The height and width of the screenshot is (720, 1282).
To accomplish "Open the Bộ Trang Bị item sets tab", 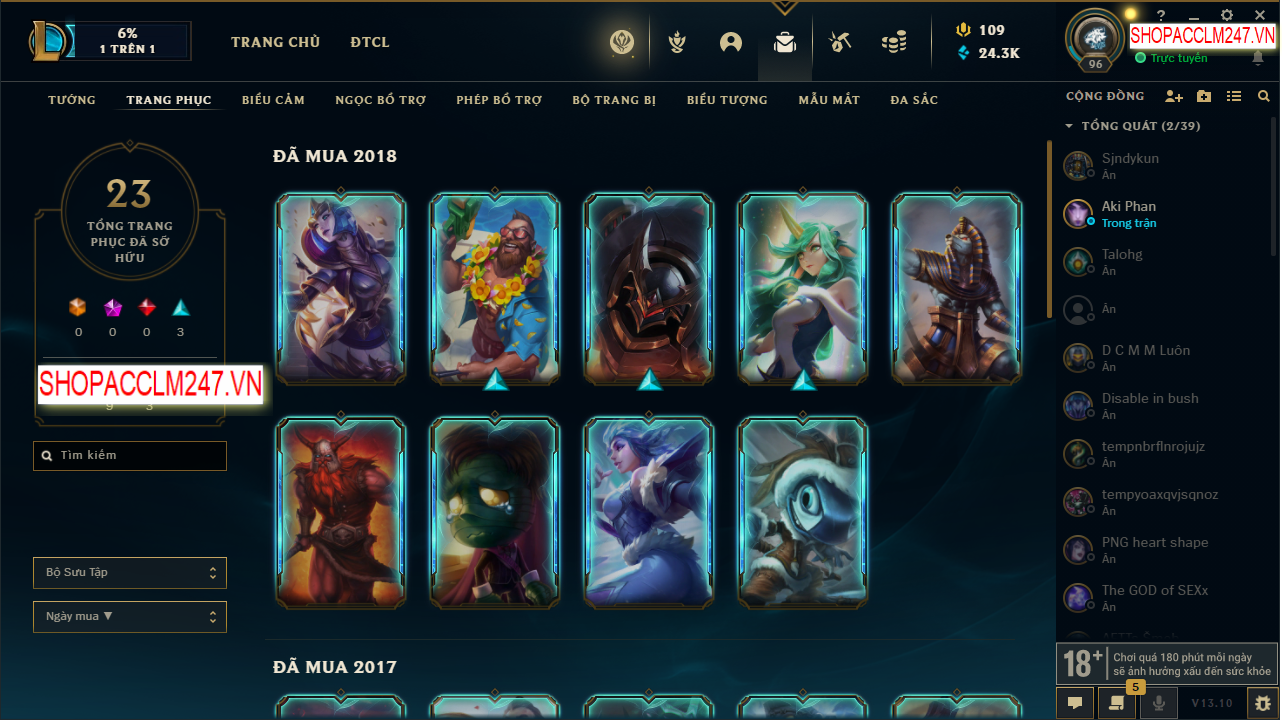I will coord(614,100).
